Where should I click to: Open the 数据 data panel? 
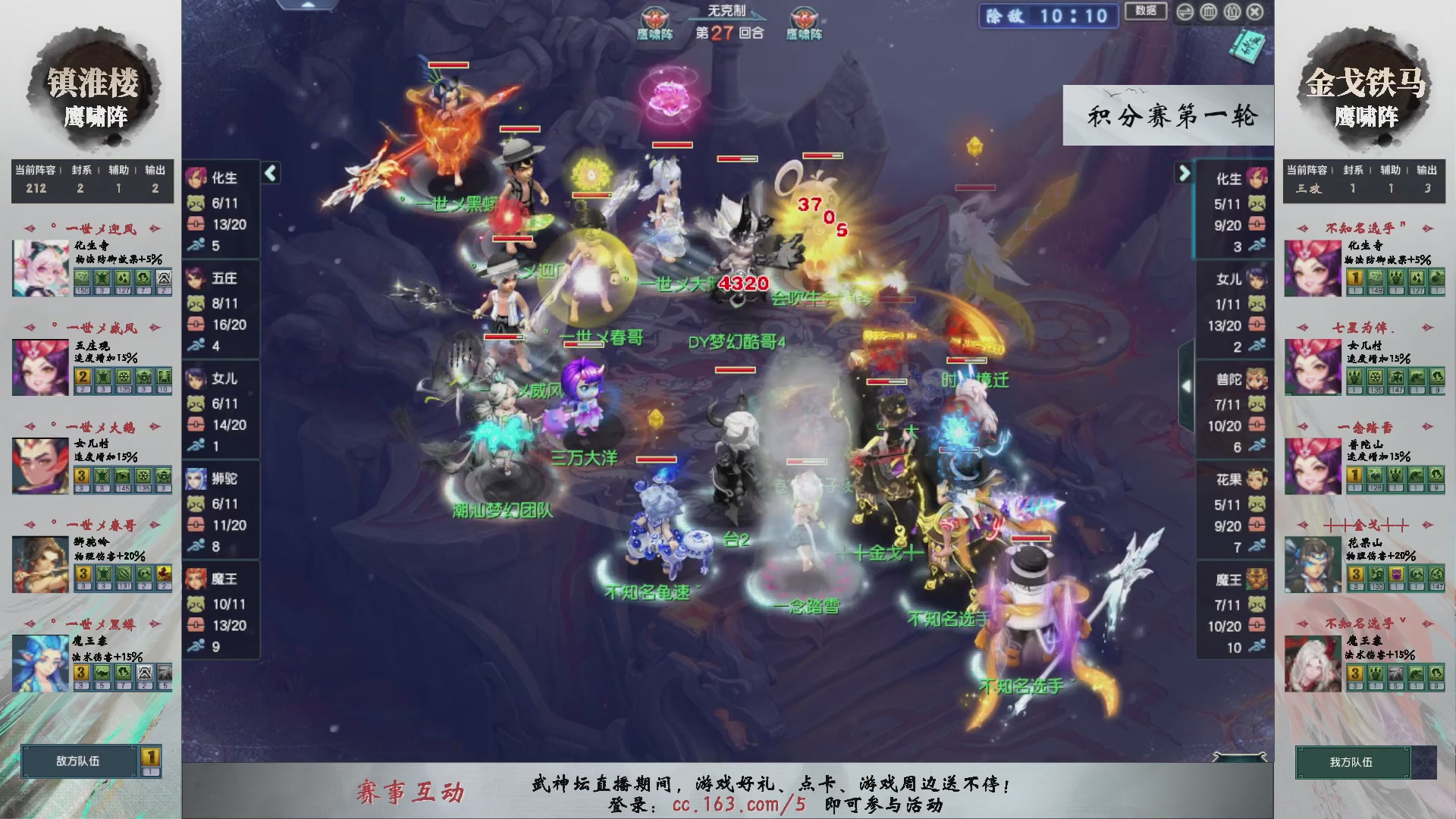coord(1145,12)
